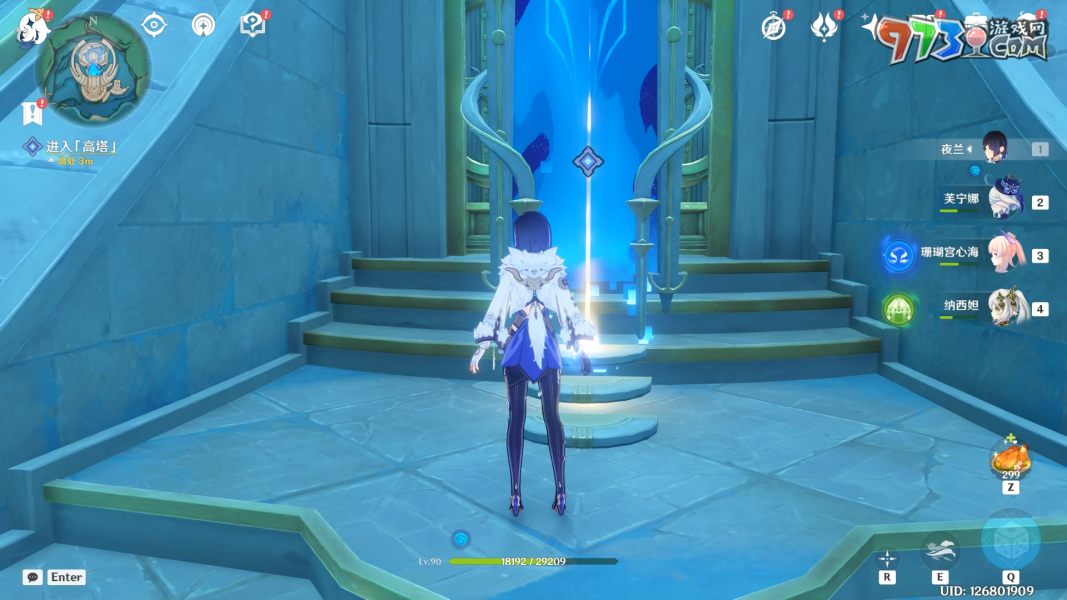
Task: Open the tutorial book with question mark
Action: pyautogui.click(x=253, y=25)
